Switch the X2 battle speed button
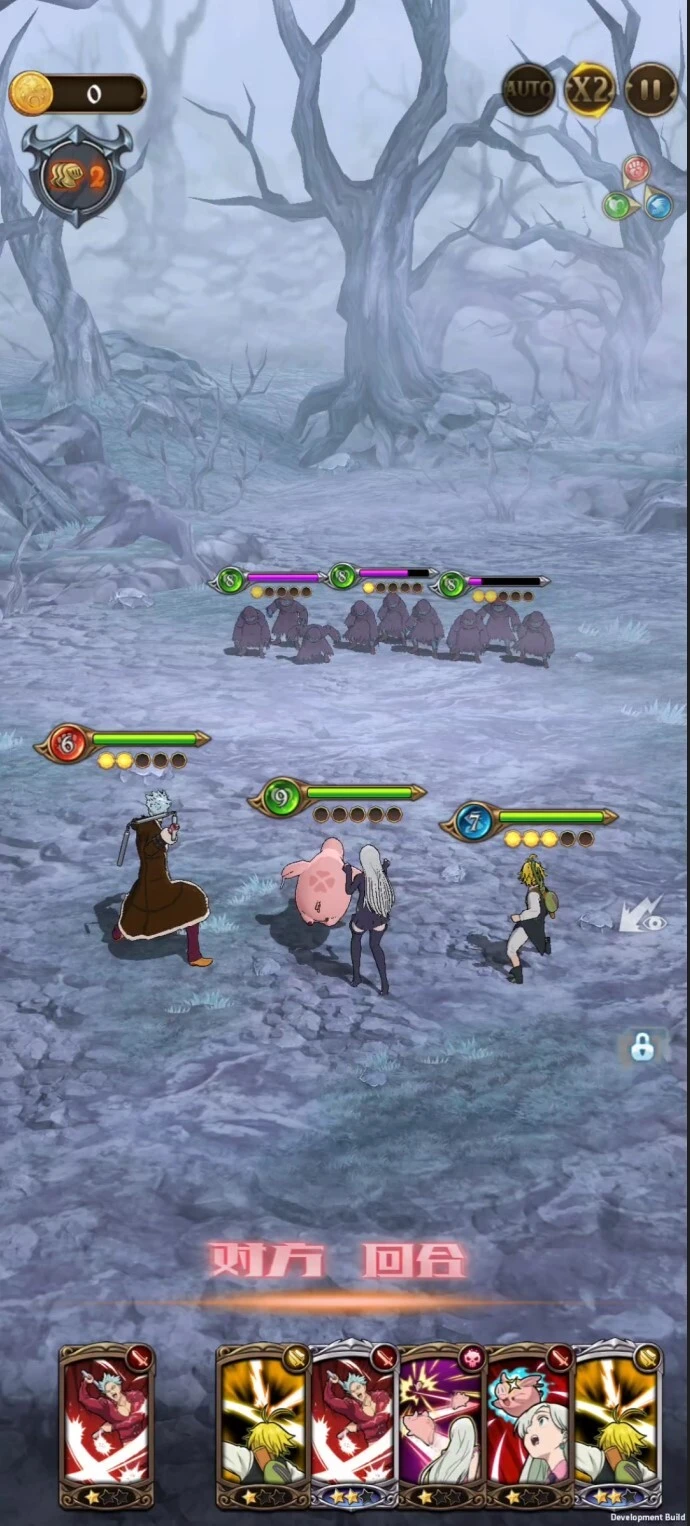Screen dimensions: 690x1526 coord(590,91)
